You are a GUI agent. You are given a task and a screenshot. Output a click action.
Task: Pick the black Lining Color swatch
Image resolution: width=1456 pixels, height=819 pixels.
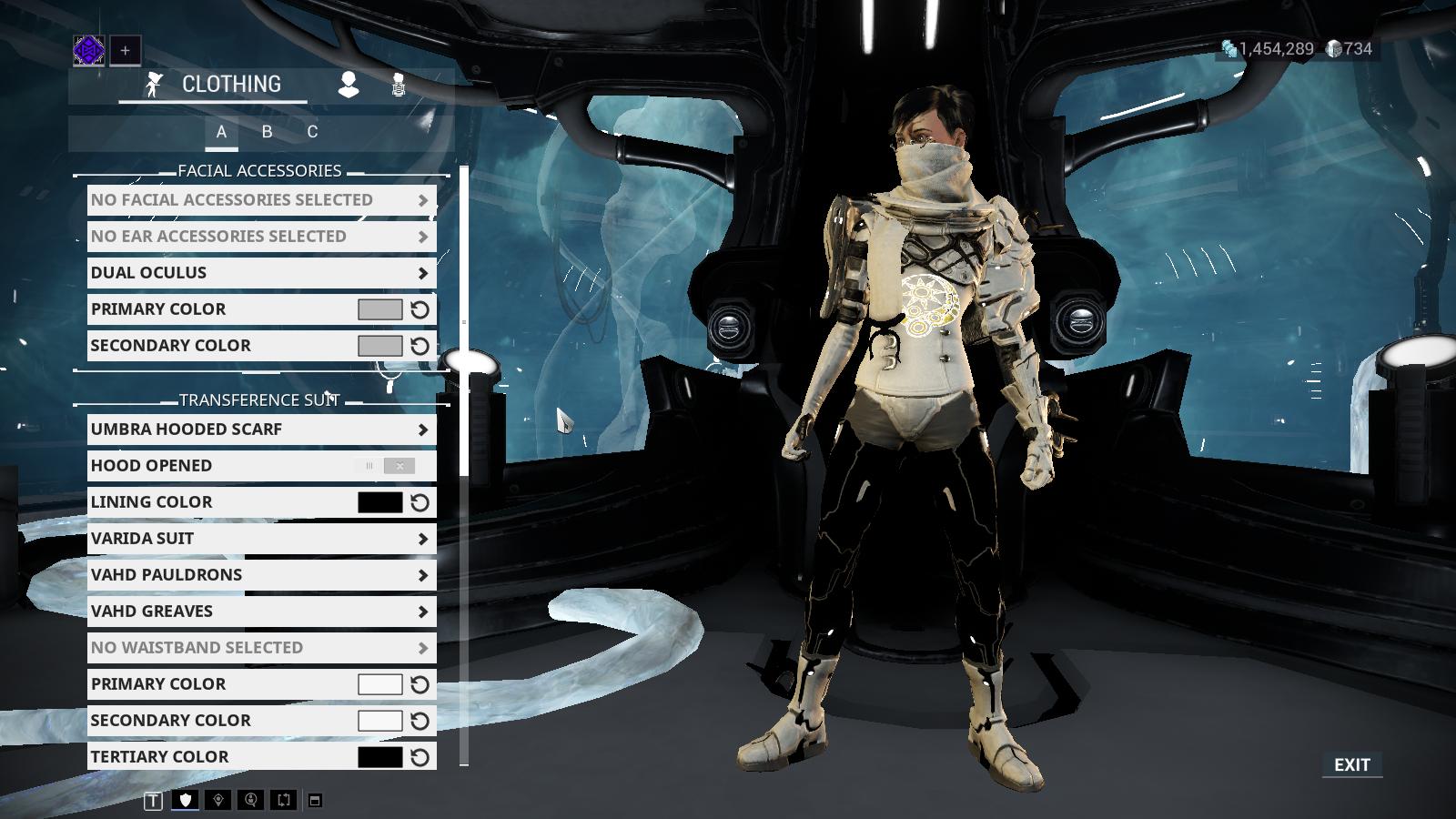[x=379, y=502]
